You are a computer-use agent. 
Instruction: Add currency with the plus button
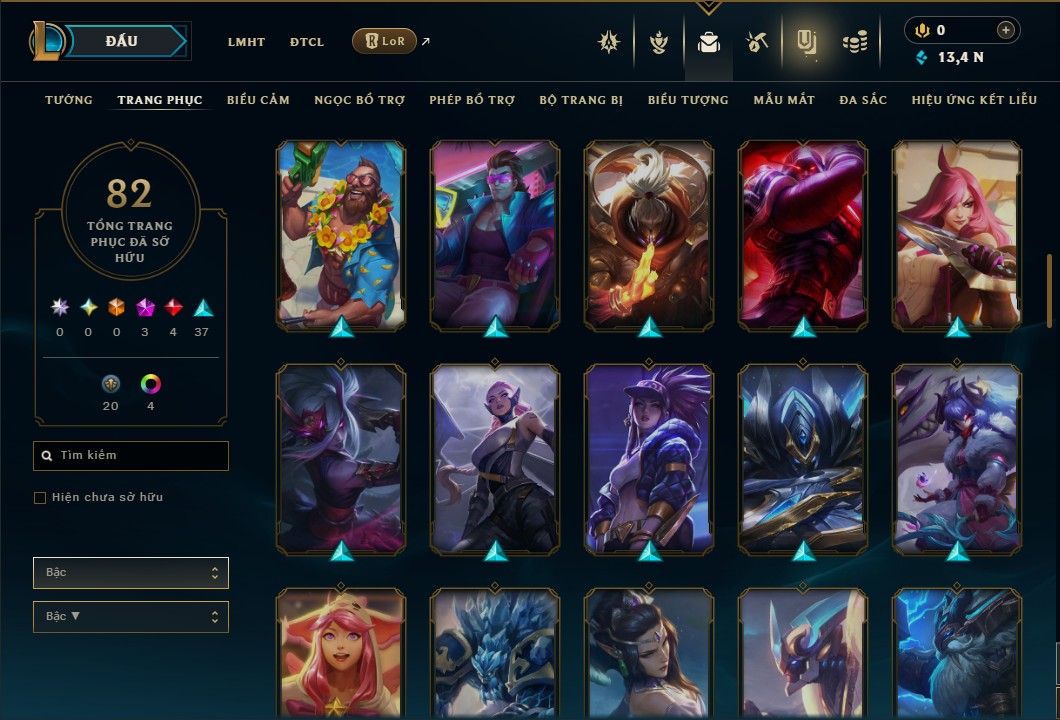click(1005, 31)
